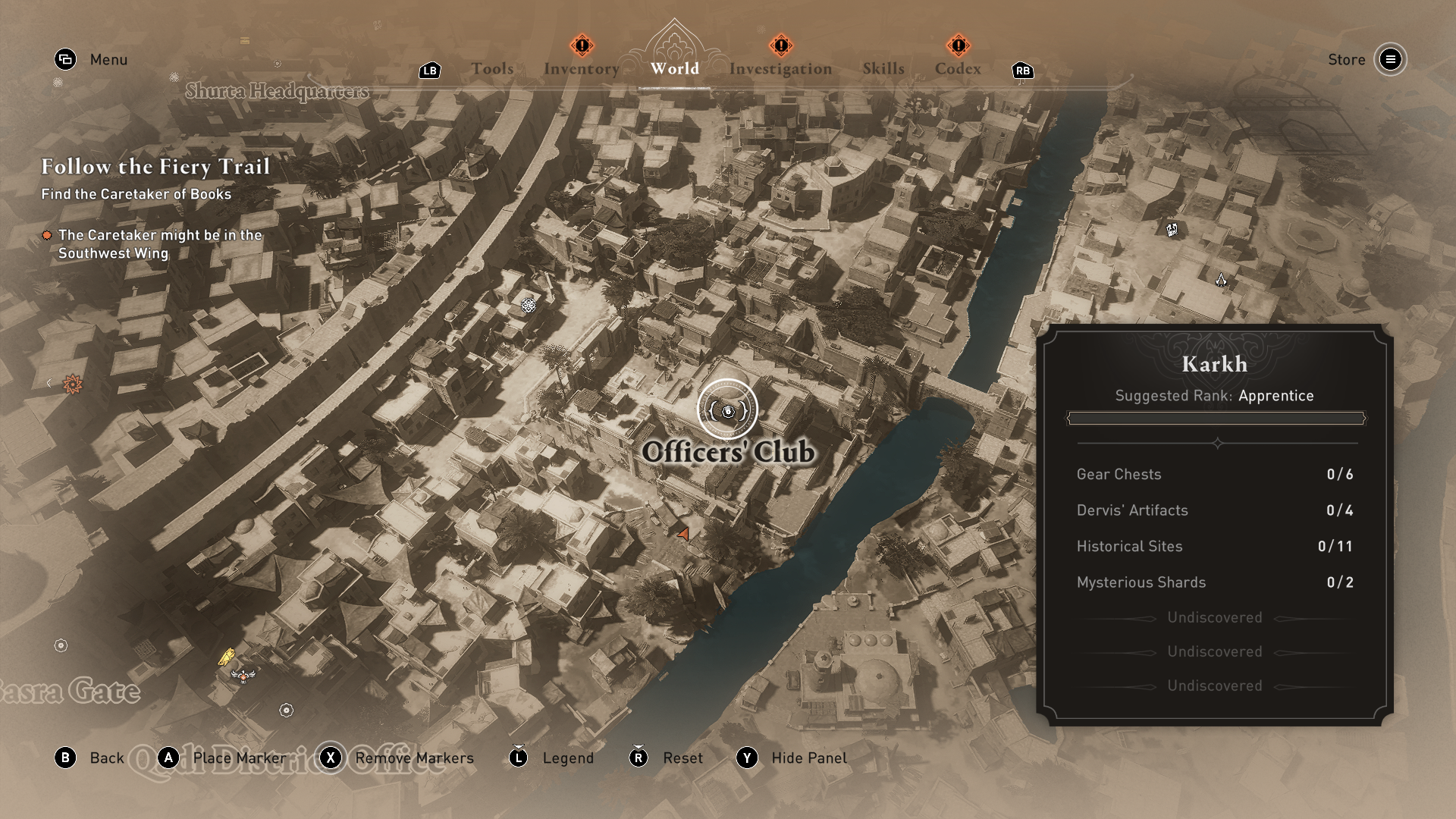Click the Karkh district rank progress bar
The image size is (1456, 819).
point(1214,417)
